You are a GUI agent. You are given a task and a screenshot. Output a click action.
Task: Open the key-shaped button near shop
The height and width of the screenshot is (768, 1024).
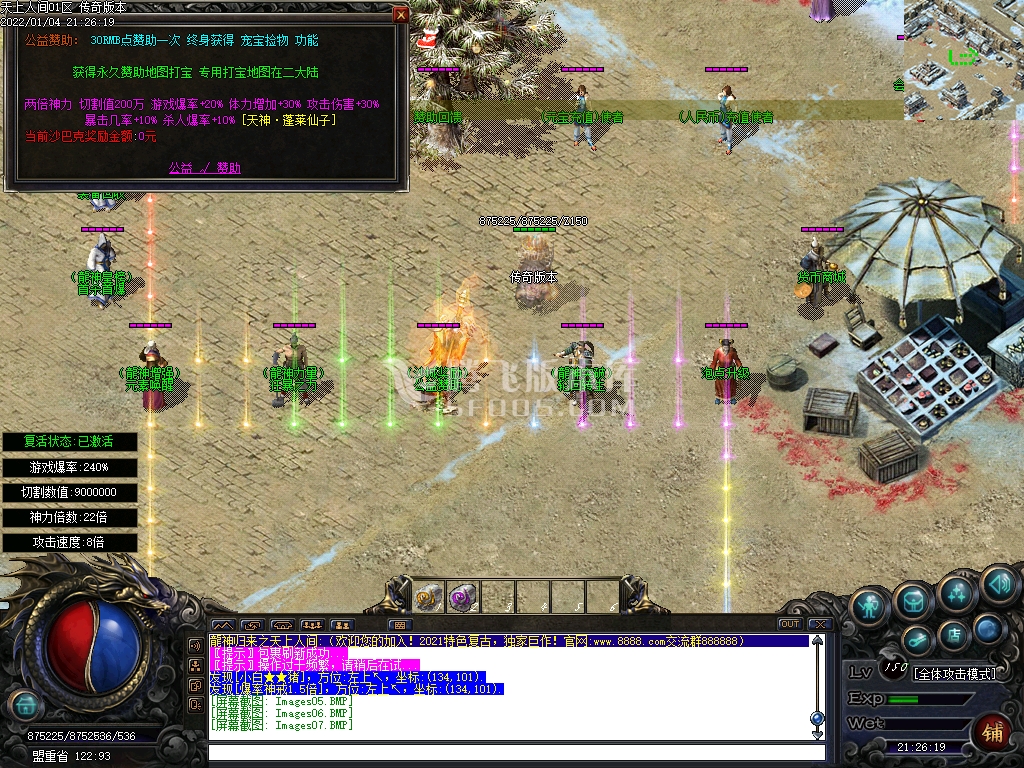pyautogui.click(x=916, y=640)
